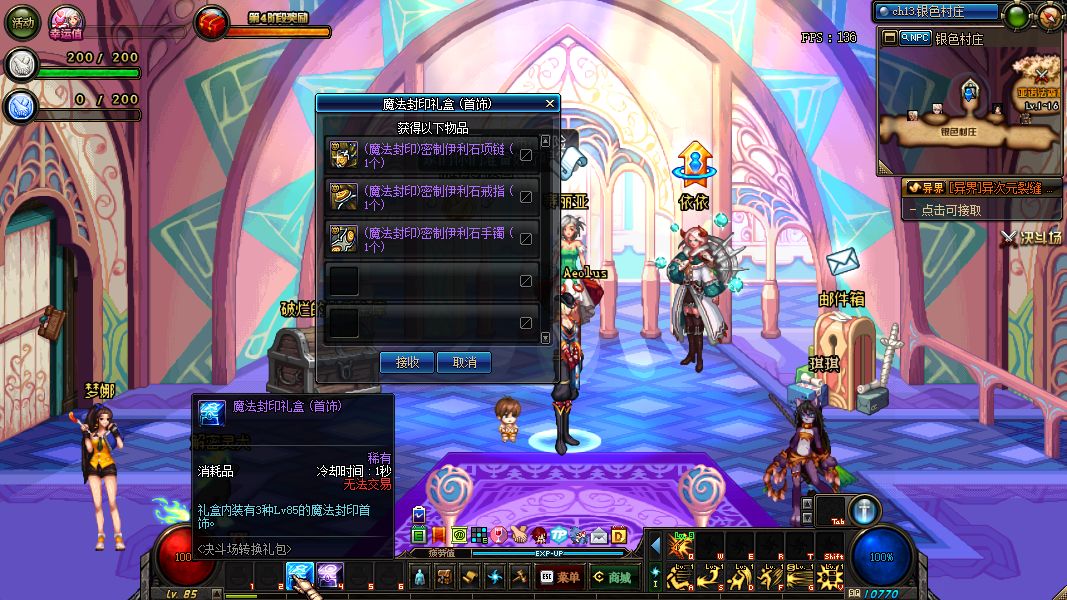Screen dimensions: 1067x600
Task: Cancel the gift box with 取消
Action: point(465,362)
